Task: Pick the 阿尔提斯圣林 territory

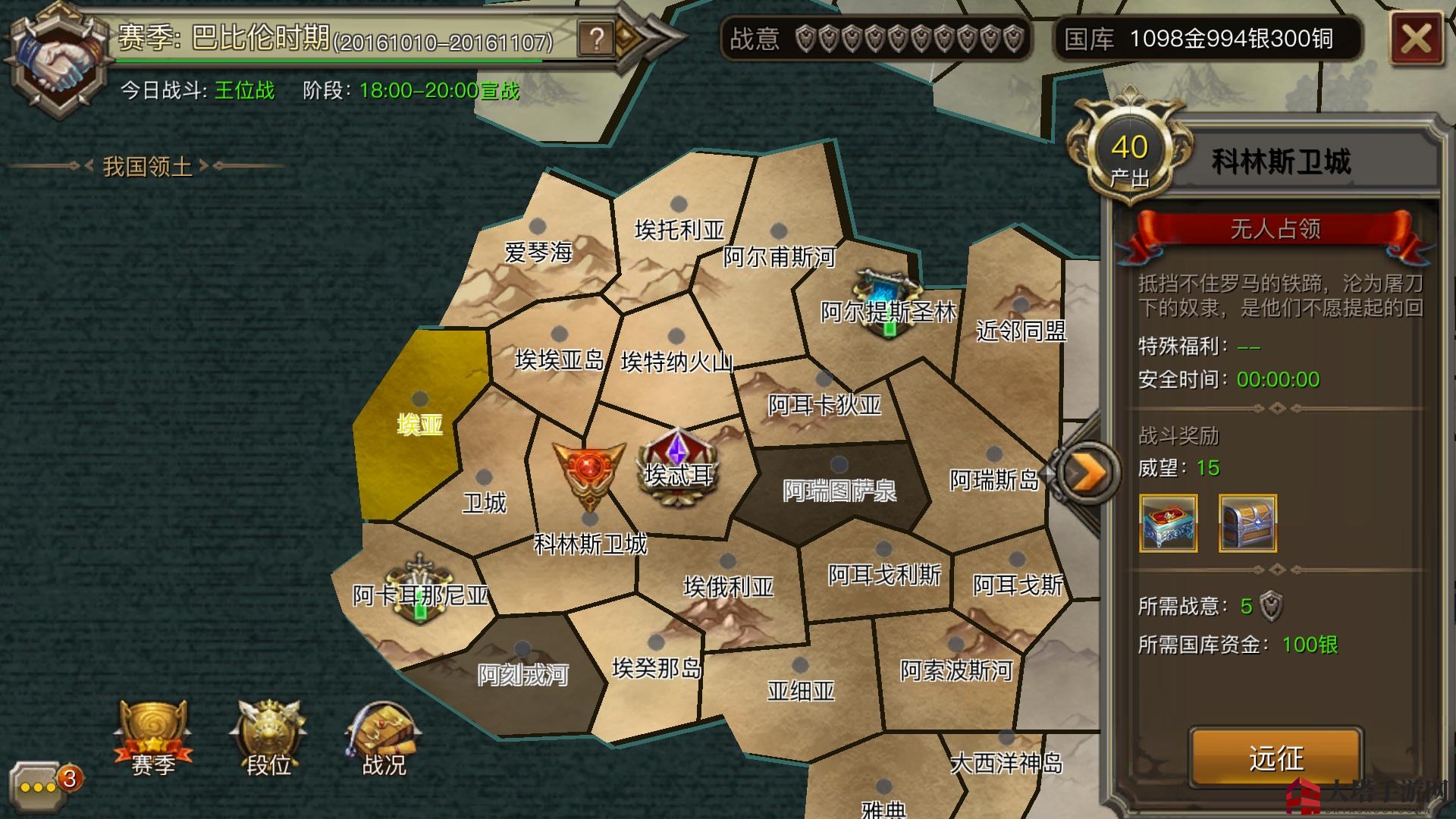Action: (887, 309)
